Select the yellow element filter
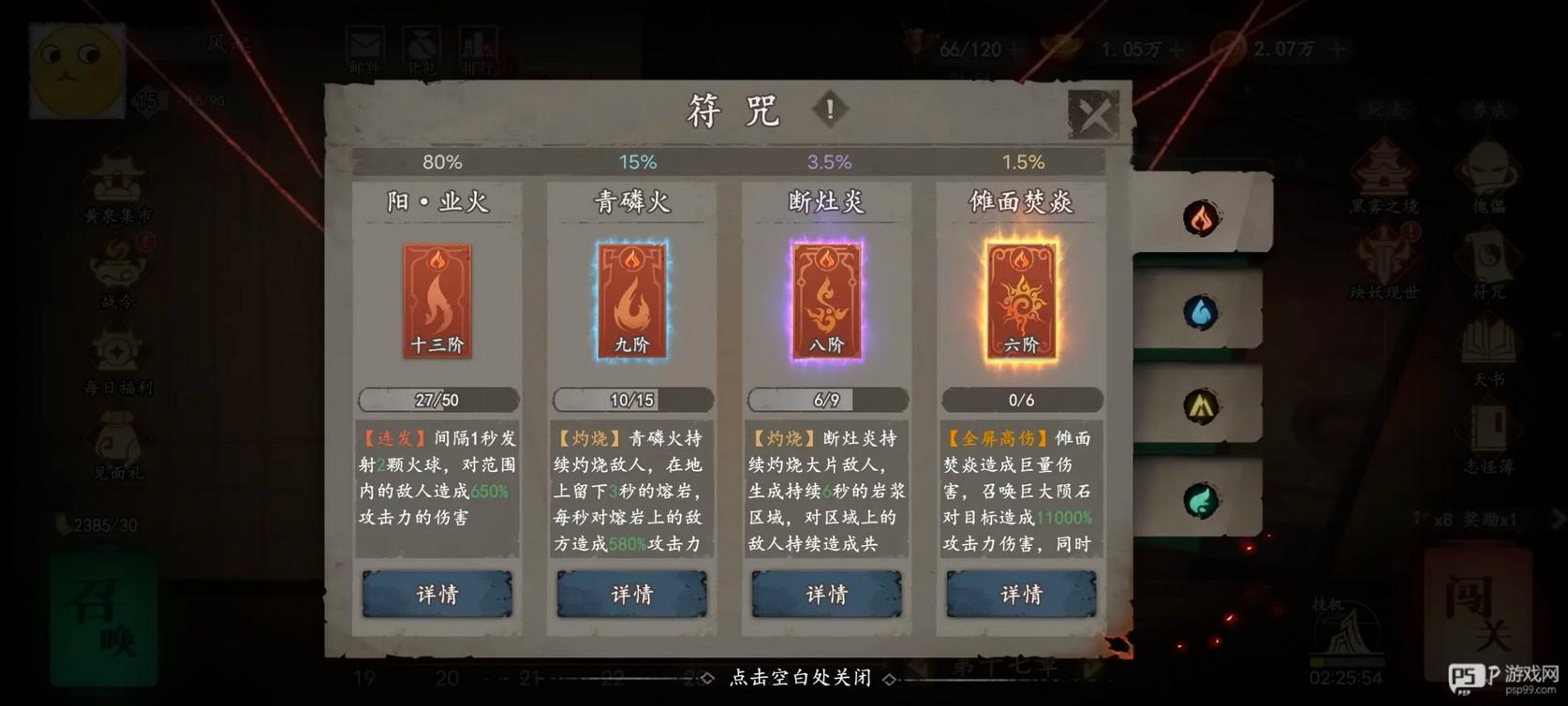The width and height of the screenshot is (1568, 706). click(x=1202, y=407)
